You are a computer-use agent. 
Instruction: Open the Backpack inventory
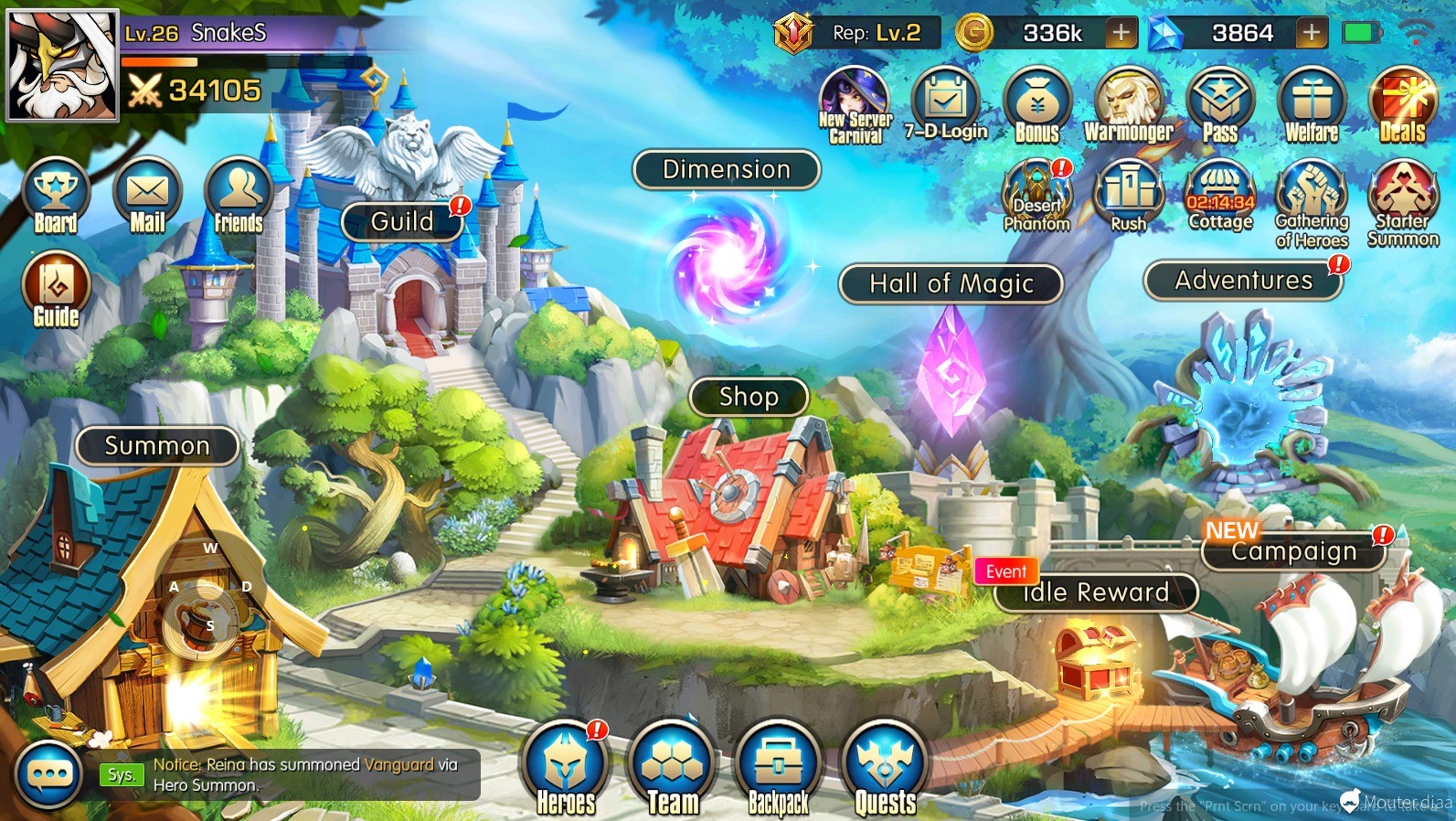779,768
